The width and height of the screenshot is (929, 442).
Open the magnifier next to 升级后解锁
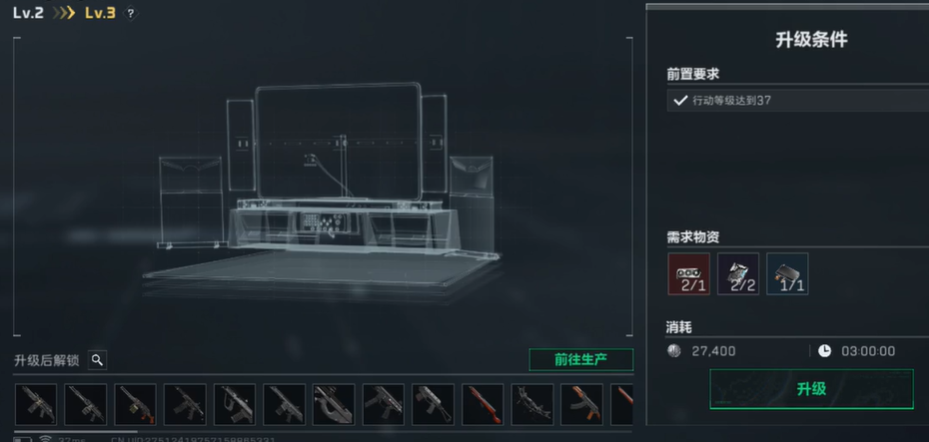[x=97, y=360]
